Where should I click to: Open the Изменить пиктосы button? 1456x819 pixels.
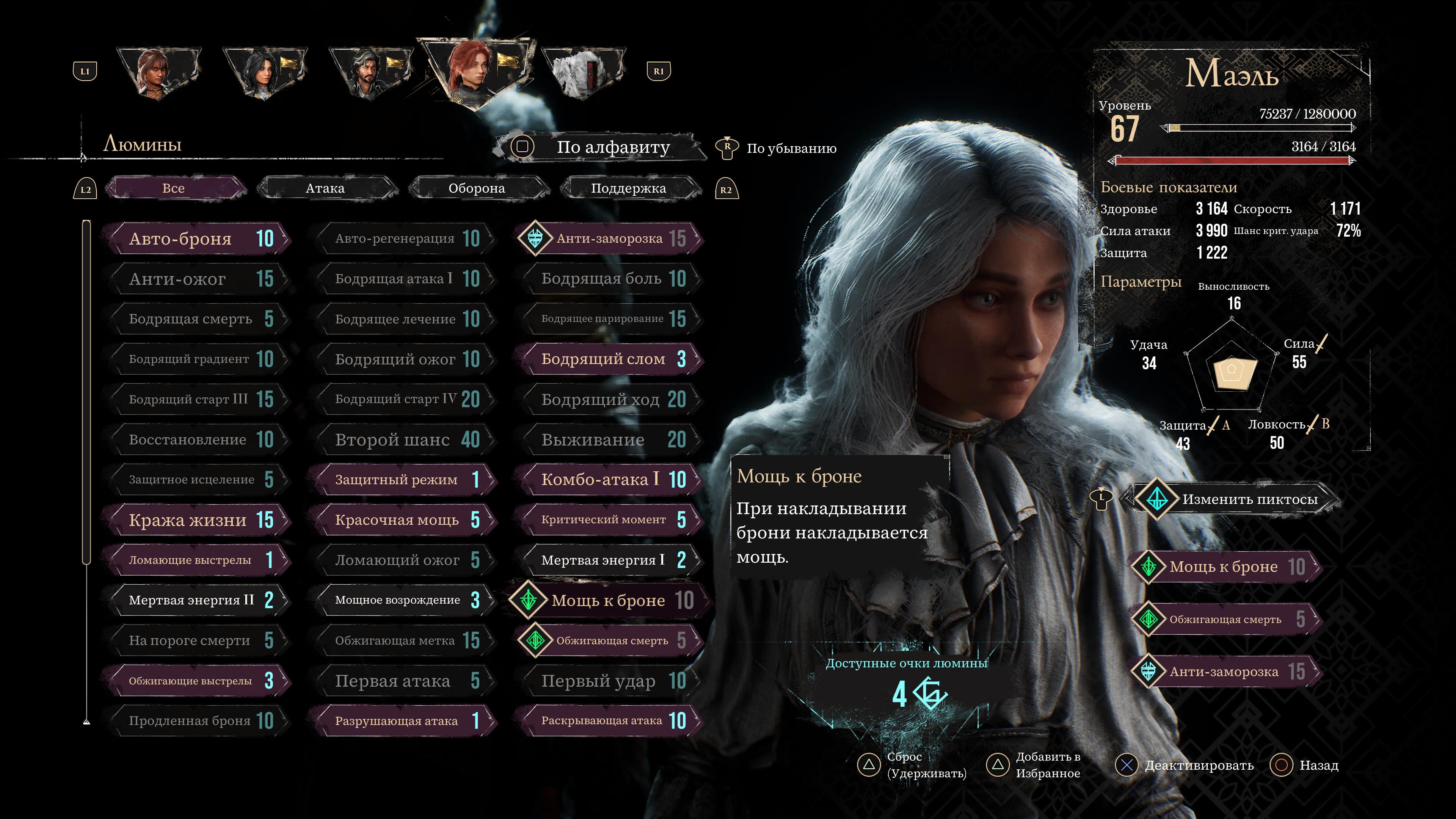click(x=1238, y=499)
